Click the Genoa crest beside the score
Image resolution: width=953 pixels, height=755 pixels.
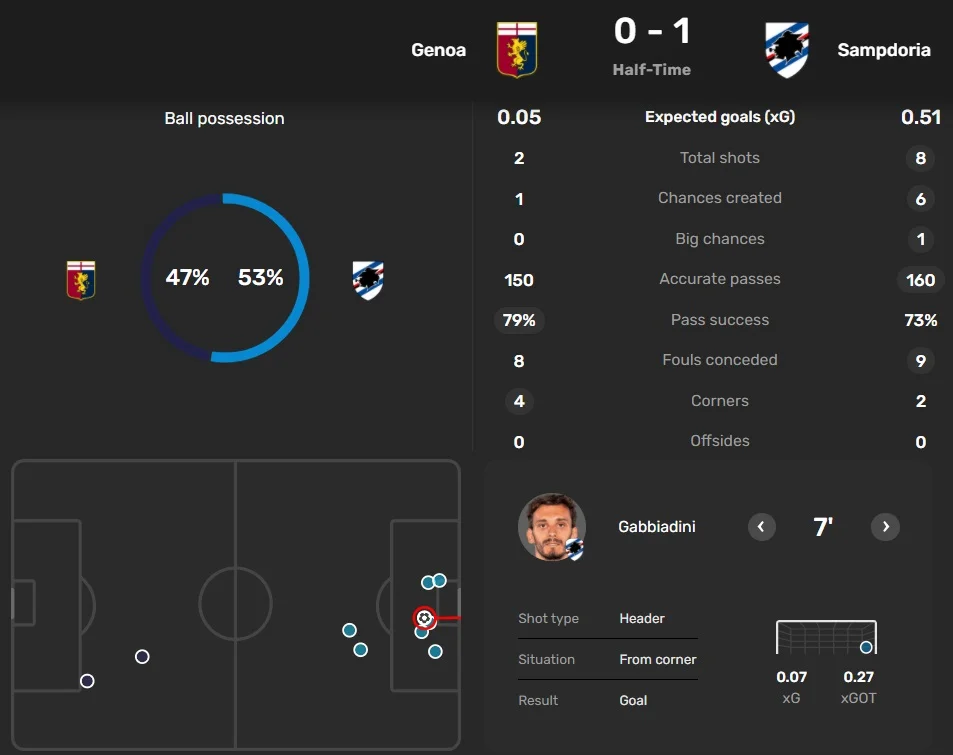tap(517, 49)
